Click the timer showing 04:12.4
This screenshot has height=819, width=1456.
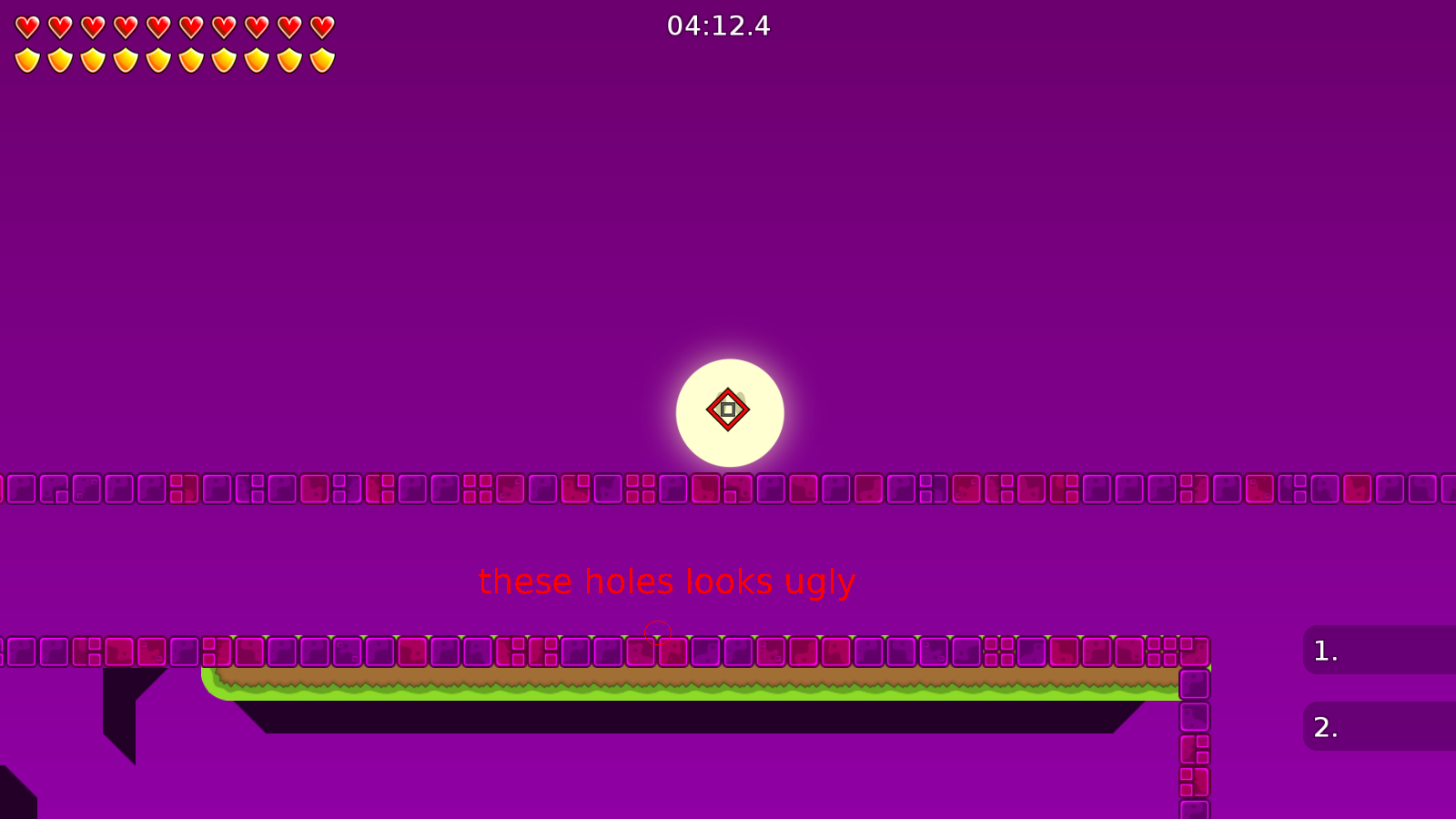pyautogui.click(x=718, y=26)
